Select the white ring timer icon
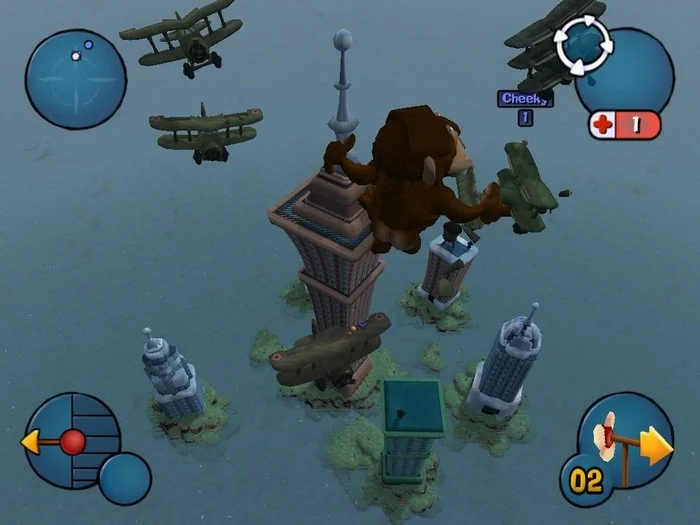The width and height of the screenshot is (700, 525). click(583, 44)
